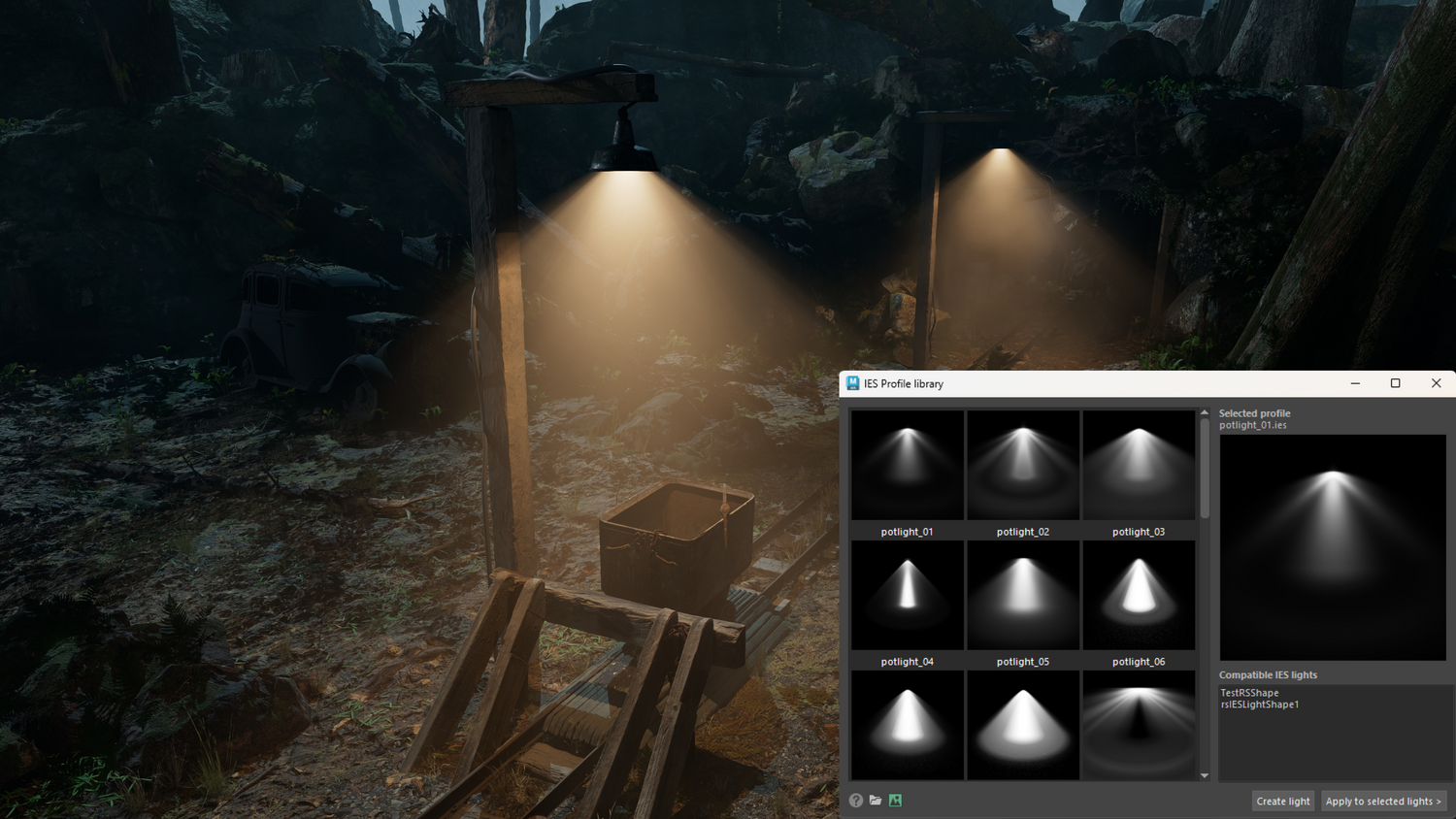This screenshot has width=1456, height=819.
Task: Click the green image icon
Action: (895, 801)
